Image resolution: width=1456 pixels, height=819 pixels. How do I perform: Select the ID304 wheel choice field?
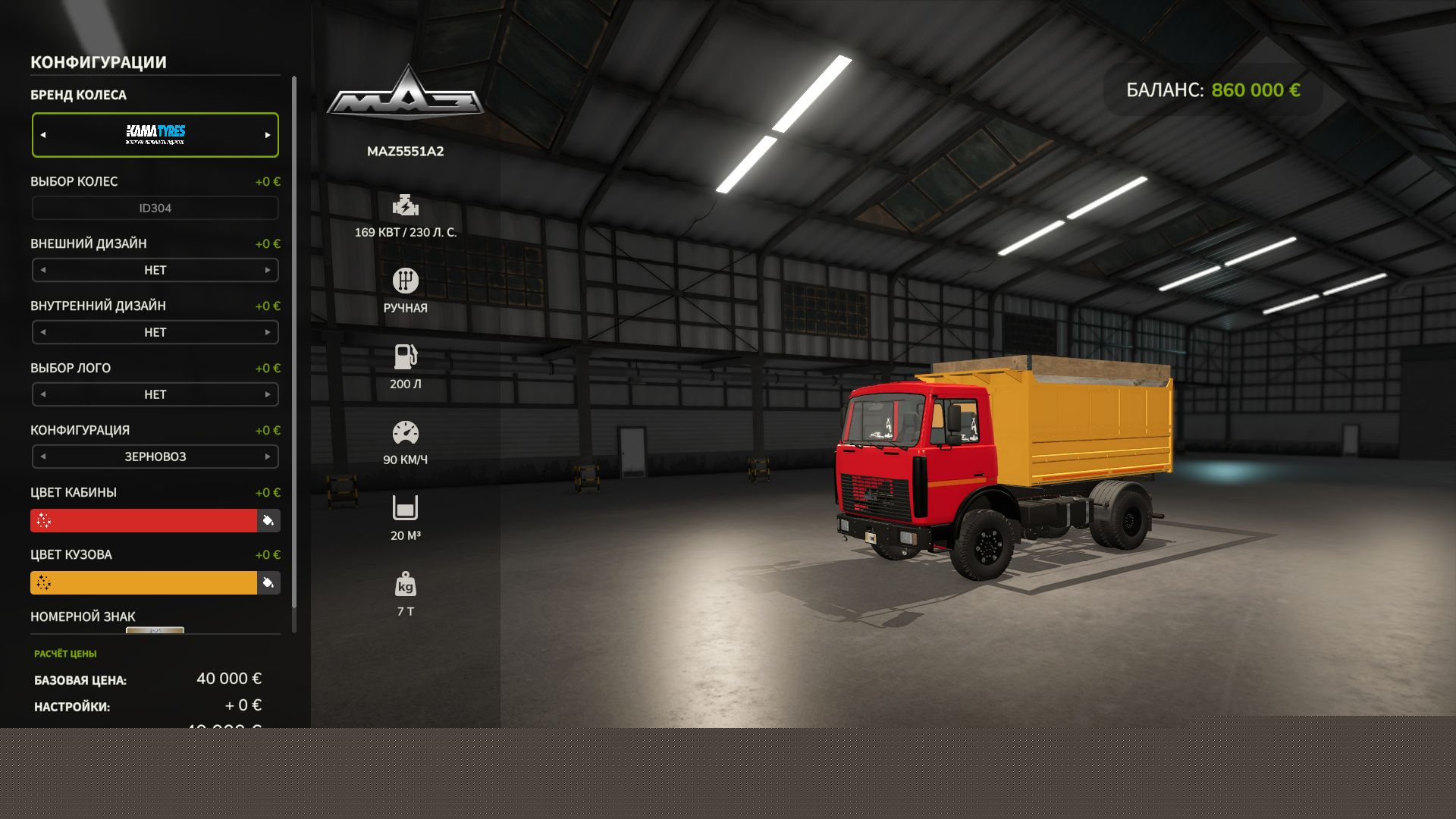[155, 208]
